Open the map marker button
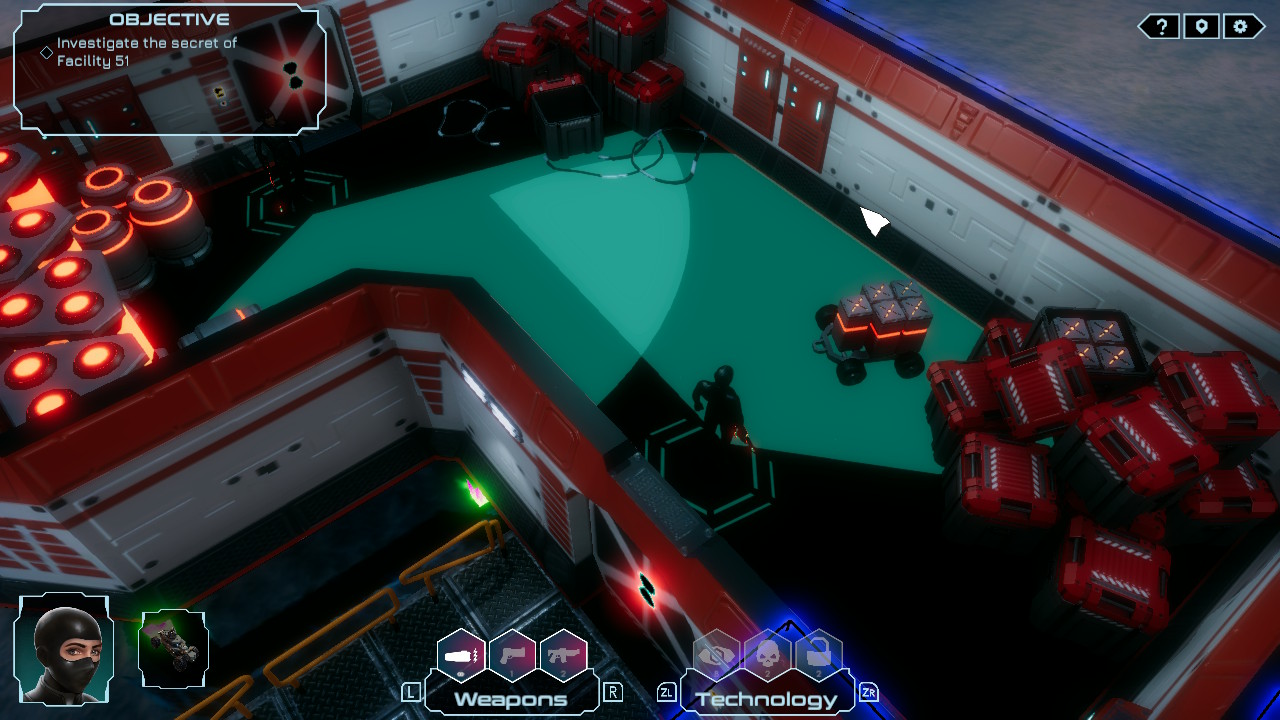 pyautogui.click(x=1201, y=27)
